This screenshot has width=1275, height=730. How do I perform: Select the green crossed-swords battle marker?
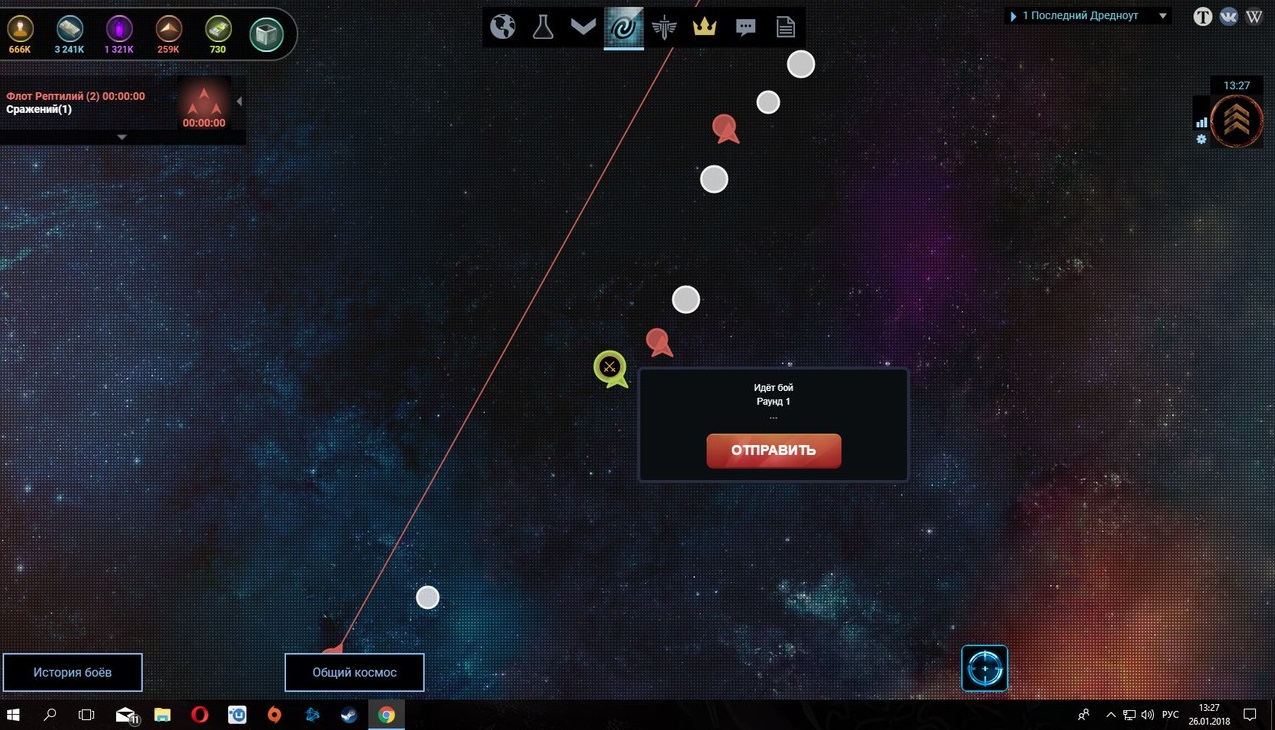pos(609,367)
